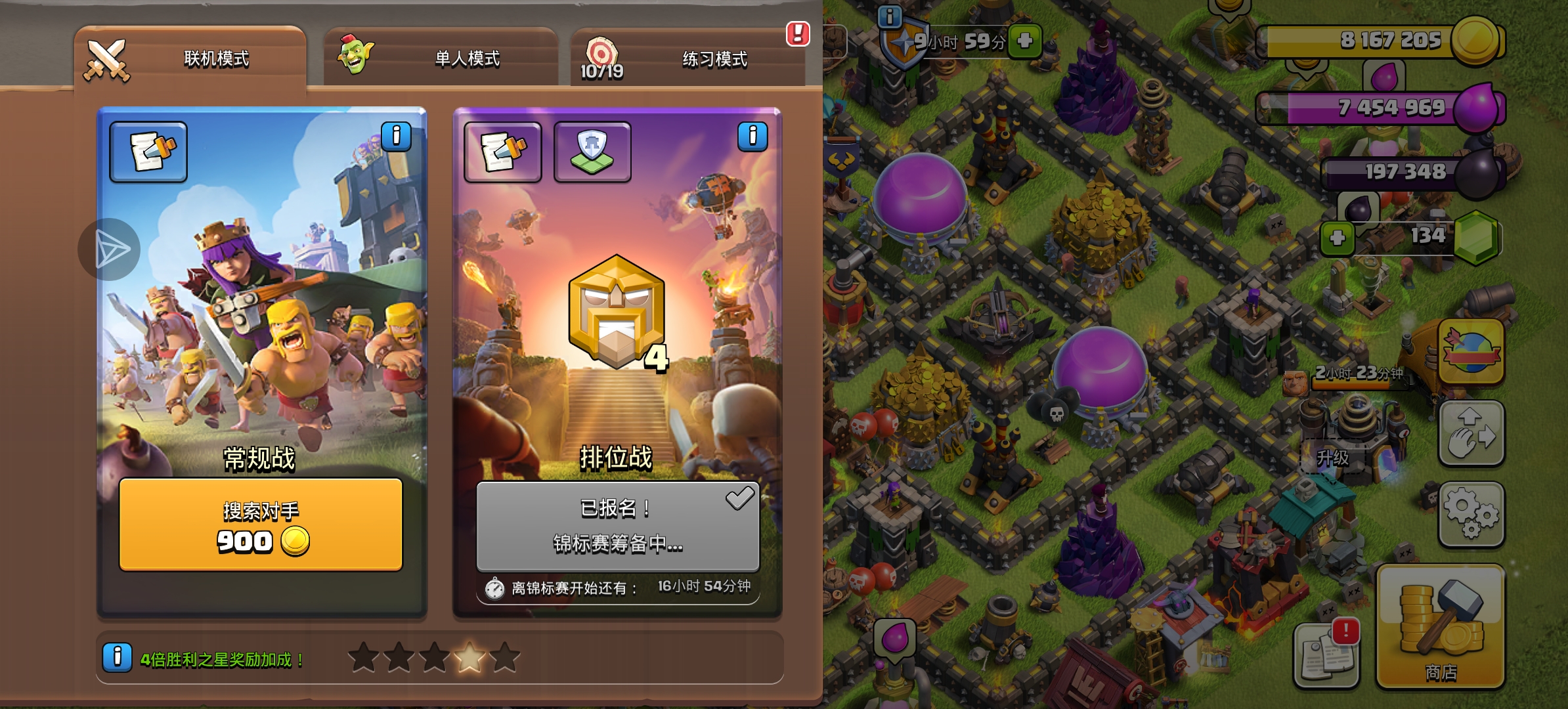This screenshot has width=1568, height=709.
Task: Edit army on the 常规战 card
Action: click(x=148, y=152)
